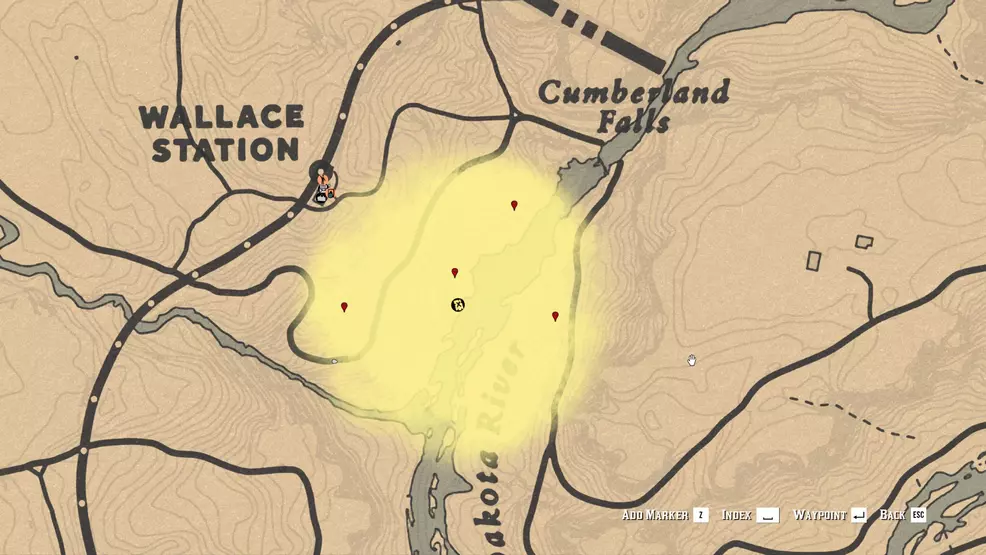Click the red pin nearest Cumberland Falls
This screenshot has width=986, height=555.
(x=514, y=206)
